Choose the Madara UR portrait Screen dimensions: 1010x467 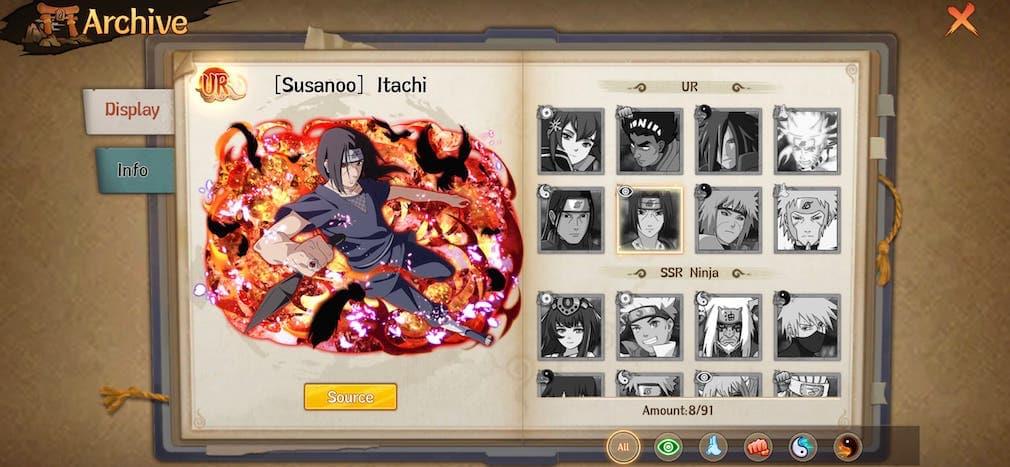point(728,140)
